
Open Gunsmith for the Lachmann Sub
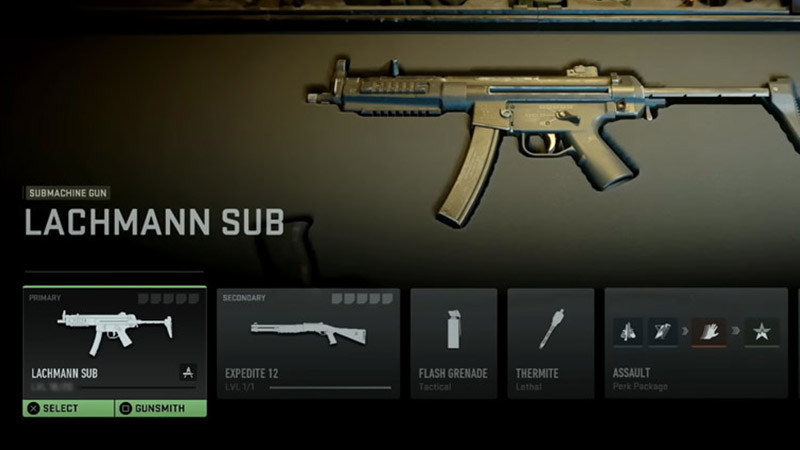click(160, 408)
